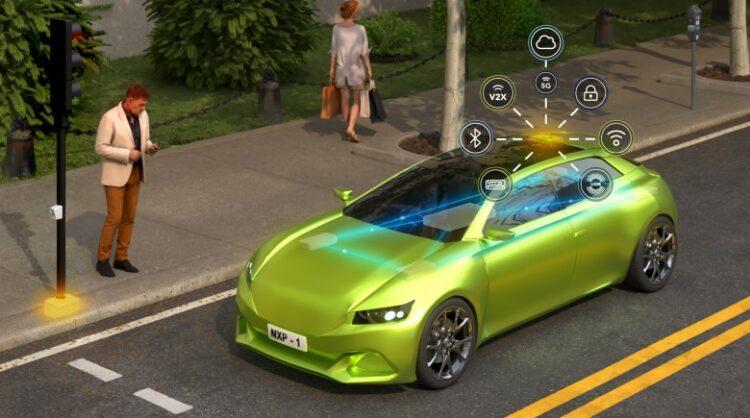Click the keyboard-like module icon
The image size is (750, 418).
coord(495,184)
